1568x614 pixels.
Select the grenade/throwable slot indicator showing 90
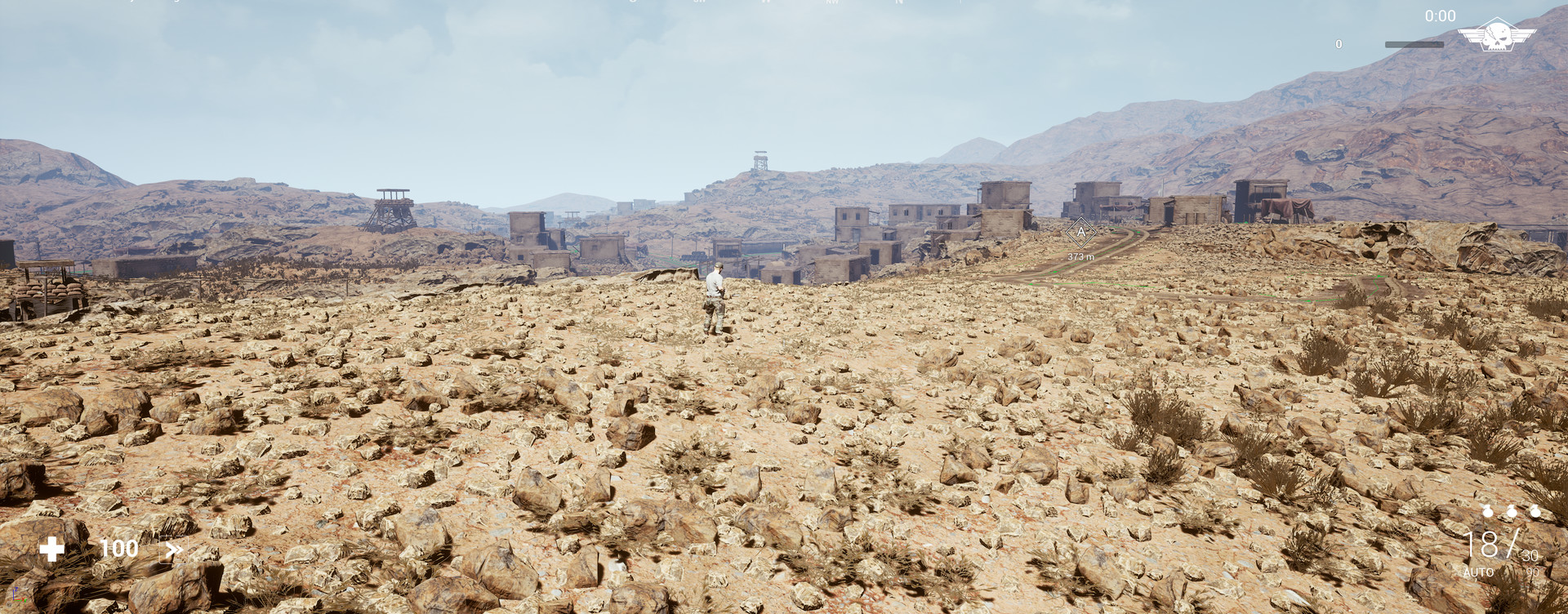[x=1533, y=572]
